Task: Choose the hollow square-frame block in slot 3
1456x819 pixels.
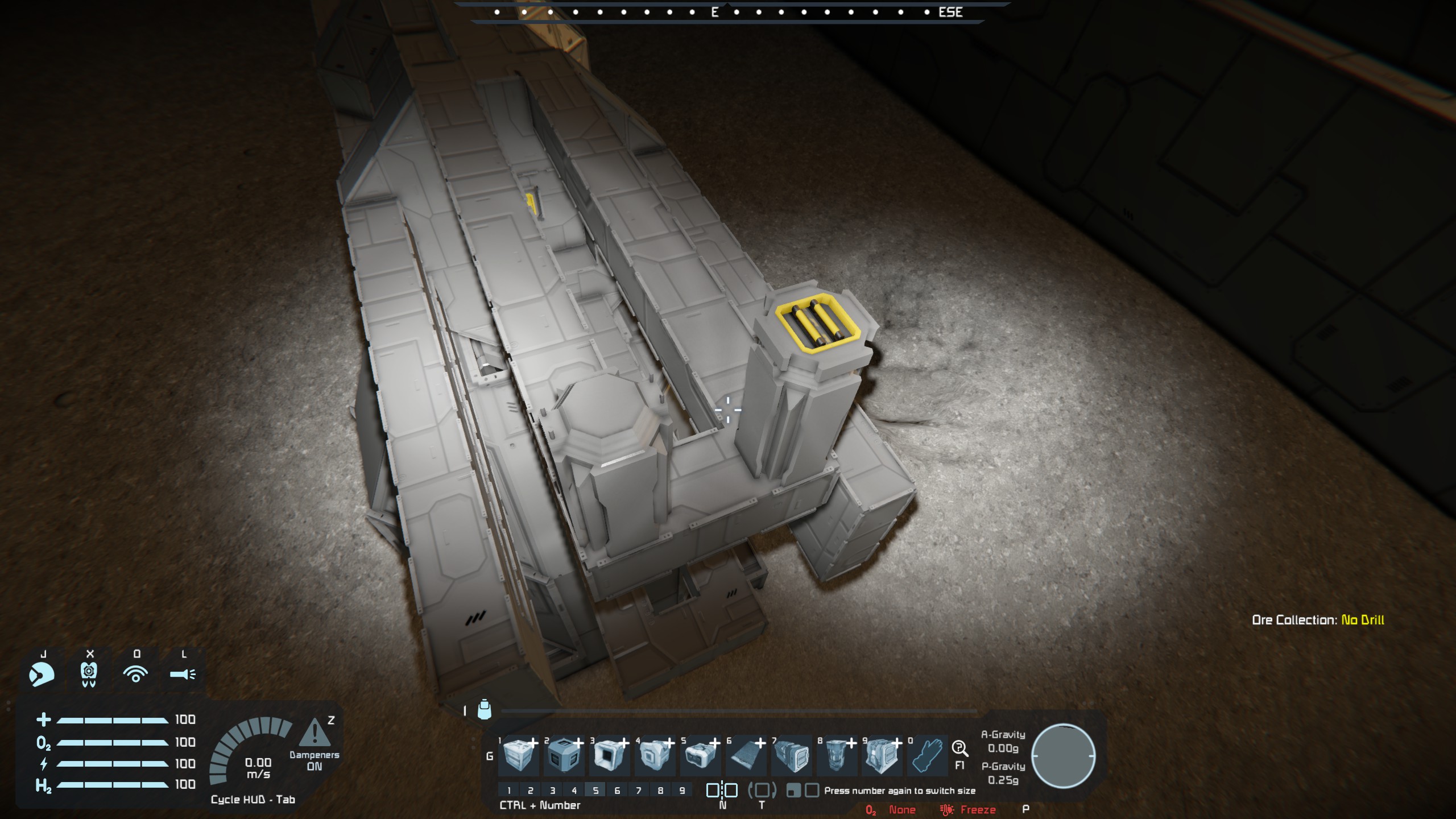Action: (609, 755)
